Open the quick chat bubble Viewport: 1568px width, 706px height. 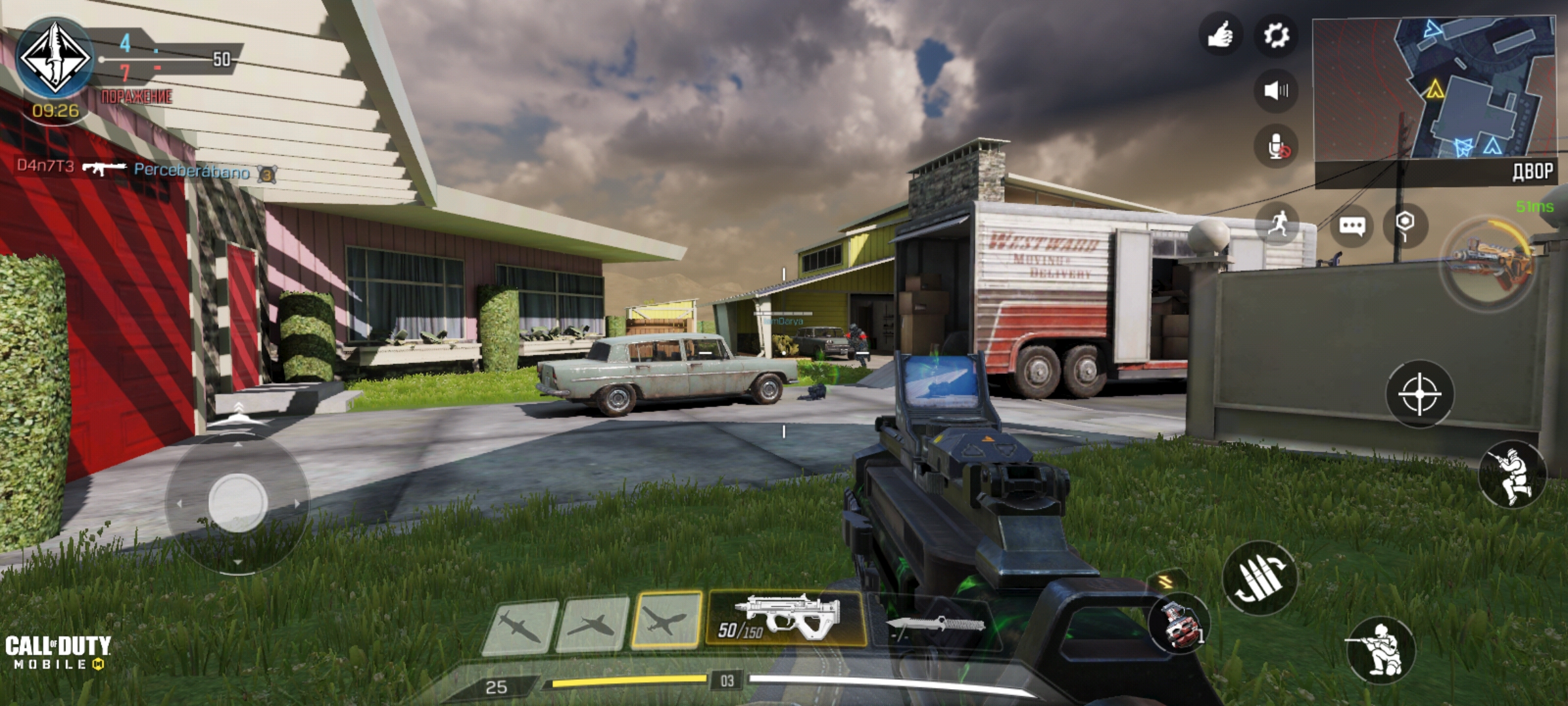click(1352, 226)
